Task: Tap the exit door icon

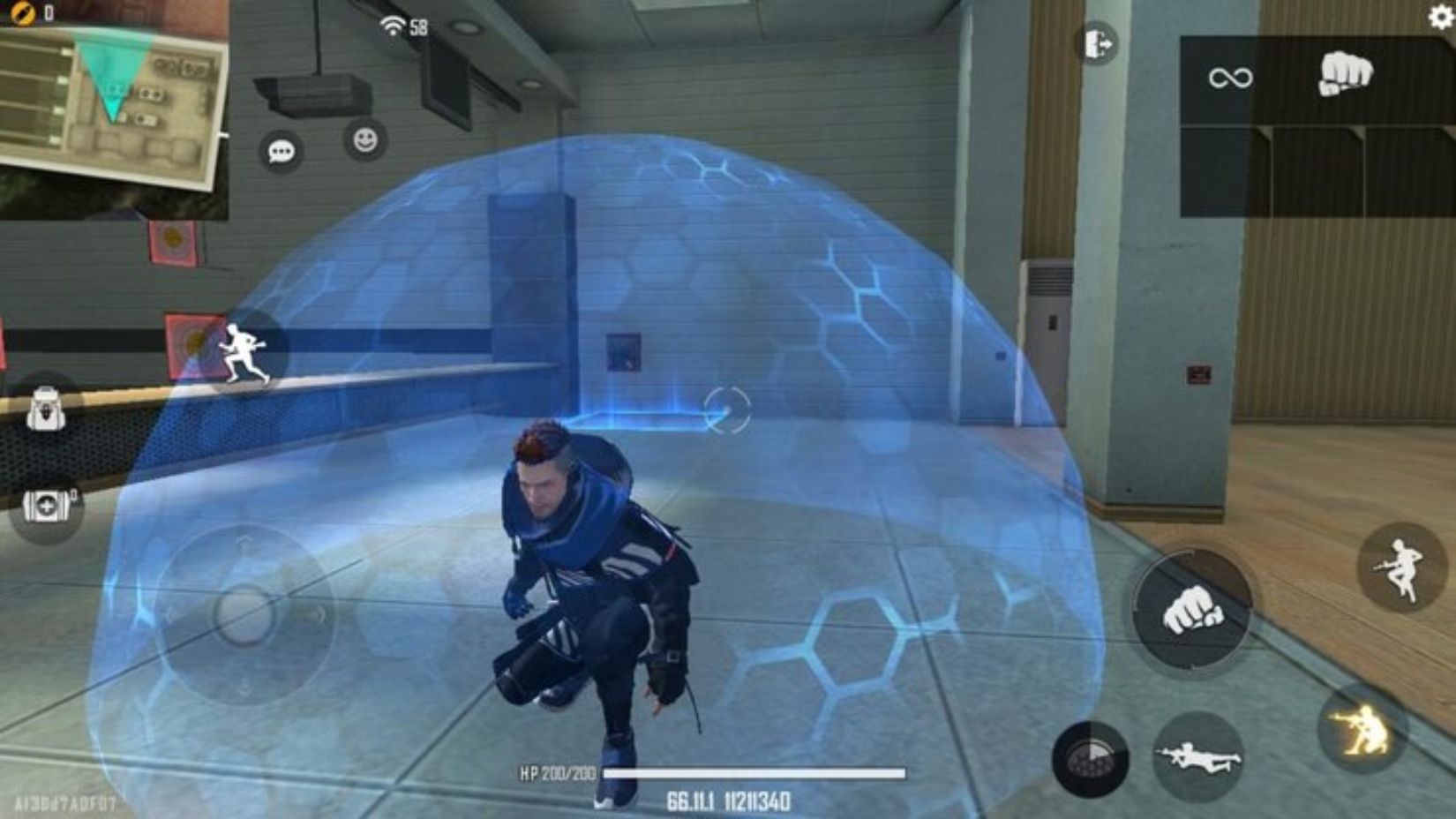Action: [x=1097, y=43]
